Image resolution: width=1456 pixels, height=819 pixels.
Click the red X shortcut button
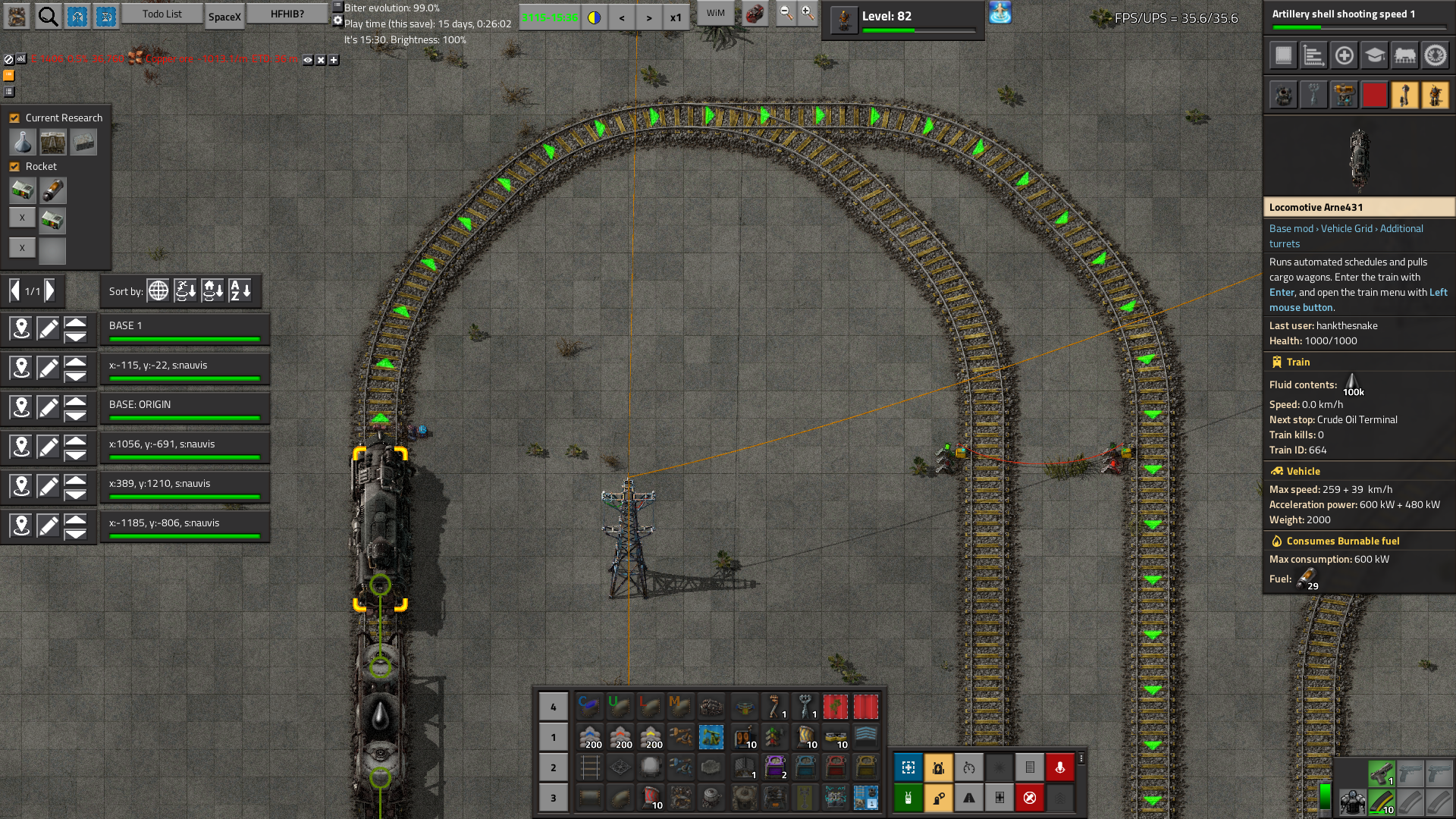[x=1029, y=798]
